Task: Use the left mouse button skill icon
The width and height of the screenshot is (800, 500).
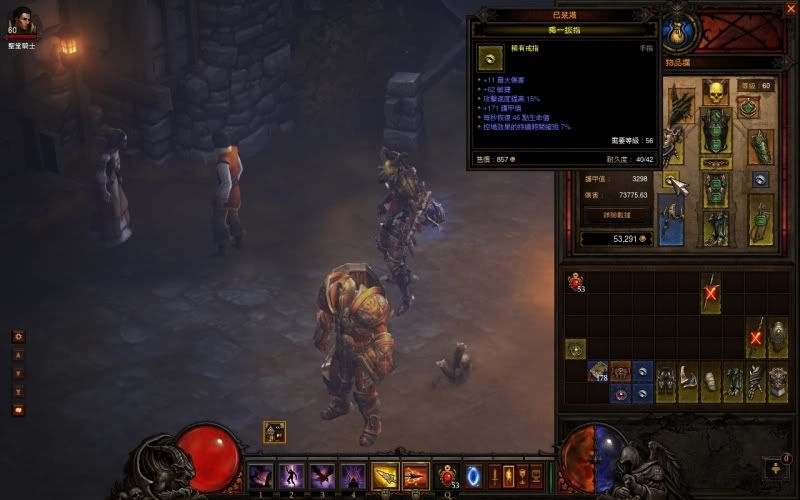Action: pos(385,476)
